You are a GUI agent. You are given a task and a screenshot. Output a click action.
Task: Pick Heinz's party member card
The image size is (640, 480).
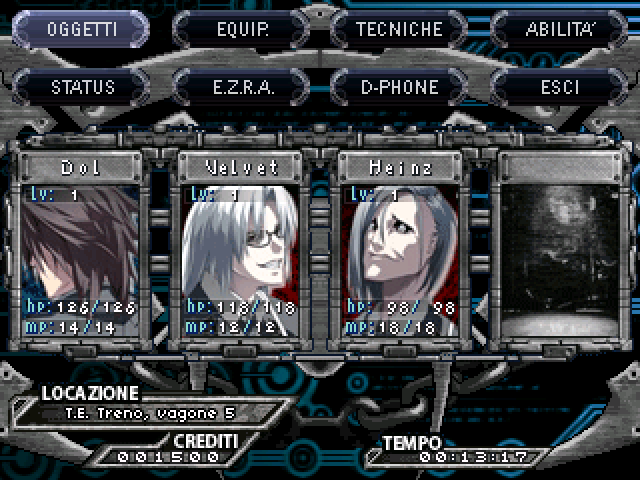400,248
